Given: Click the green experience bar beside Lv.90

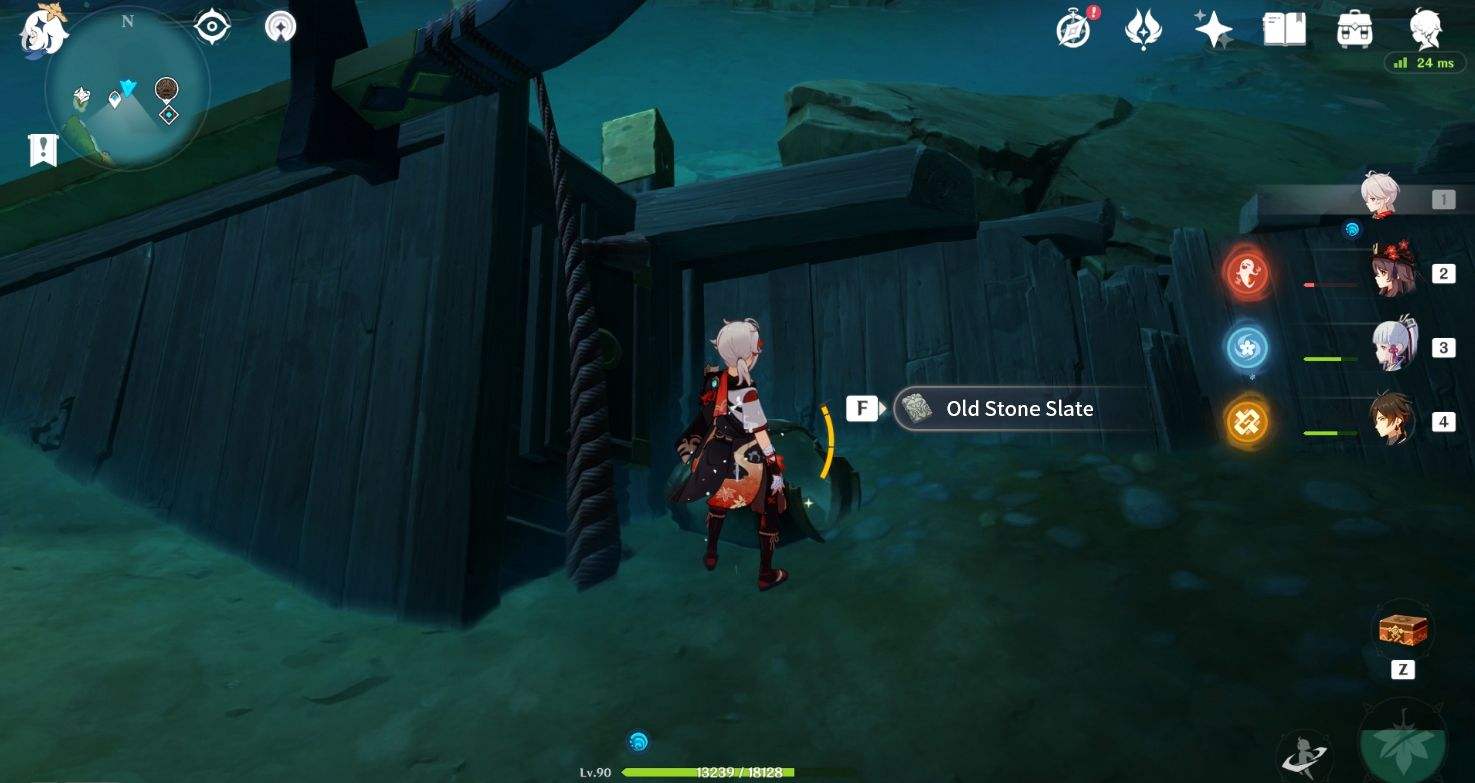Looking at the screenshot, I should point(706,772).
